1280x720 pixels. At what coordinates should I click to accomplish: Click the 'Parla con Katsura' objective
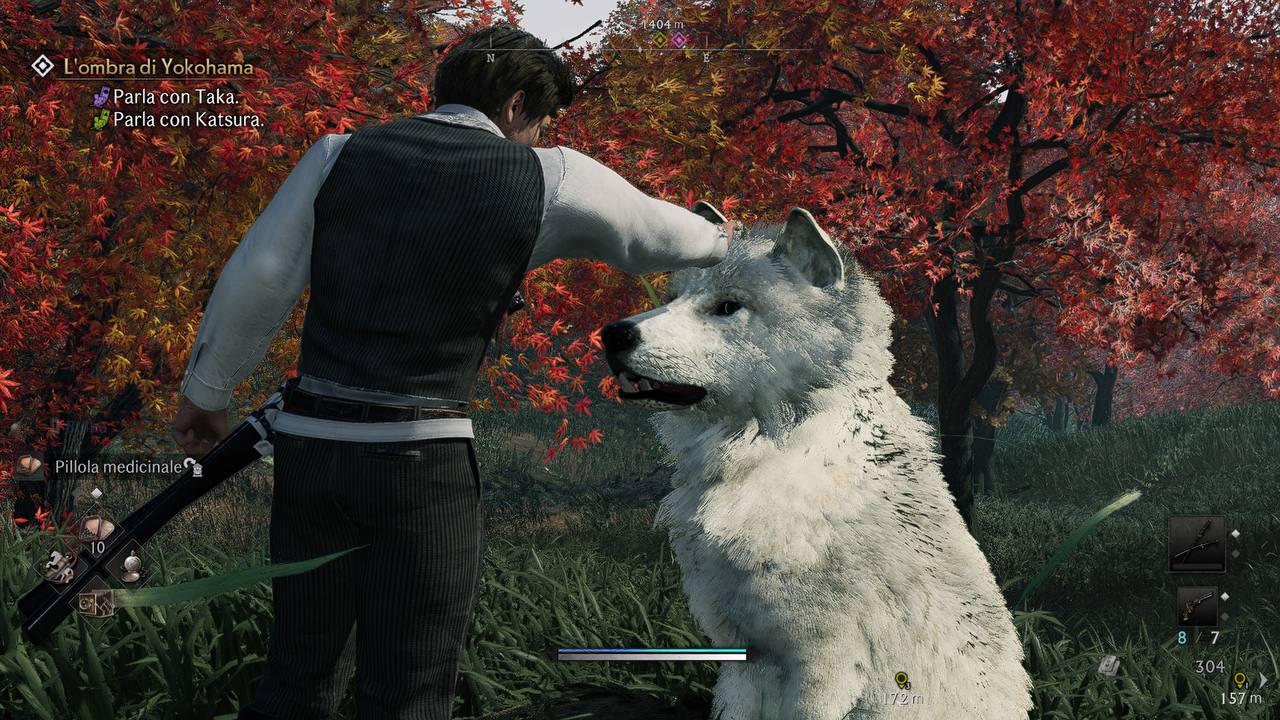point(188,120)
